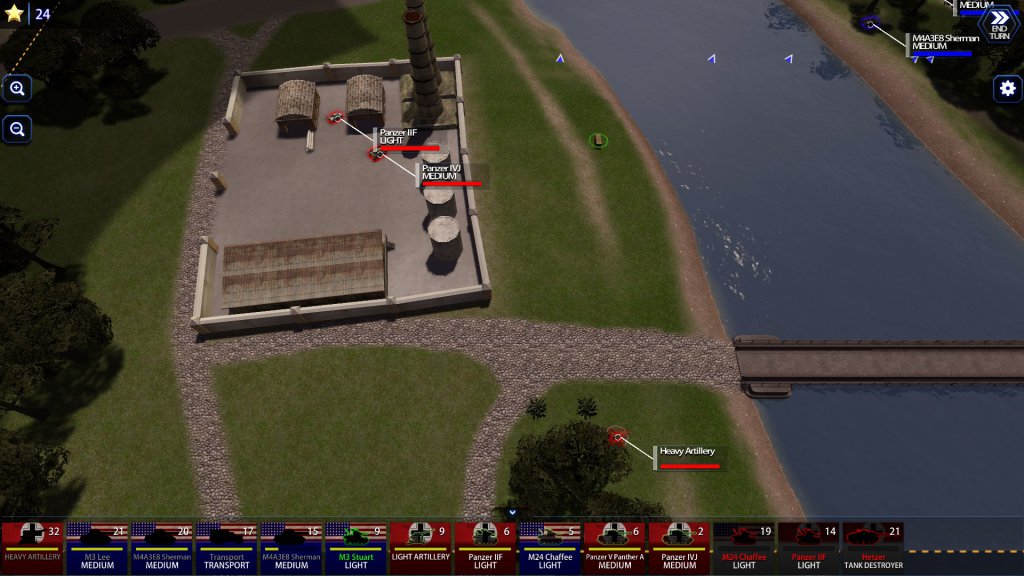The image size is (1024, 576).
Task: Collapse the unit bar with the down arrow
Action: pos(512,513)
